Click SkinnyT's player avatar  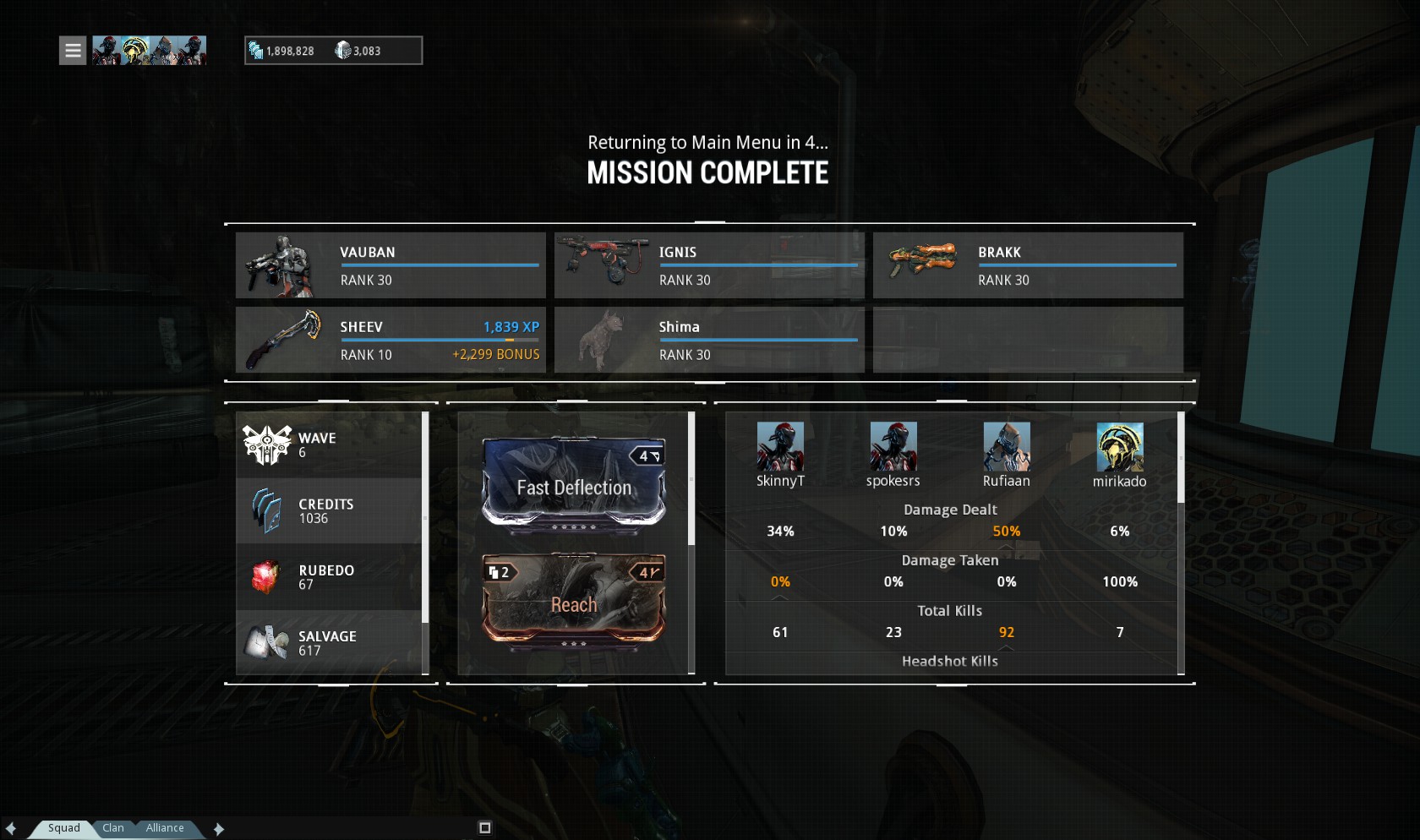pyautogui.click(x=780, y=447)
